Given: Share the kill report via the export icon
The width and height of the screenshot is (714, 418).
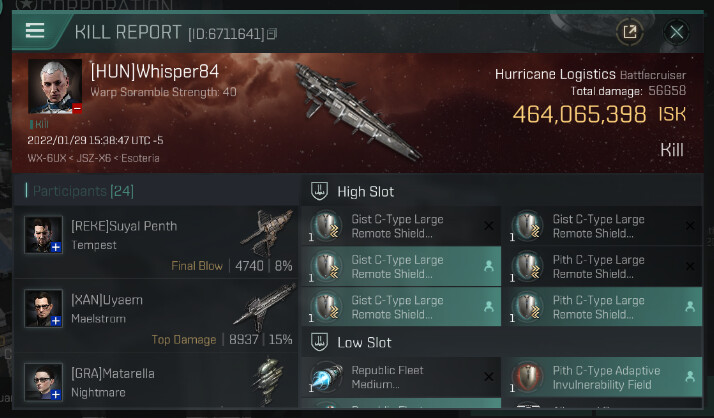Looking at the screenshot, I should click(630, 32).
